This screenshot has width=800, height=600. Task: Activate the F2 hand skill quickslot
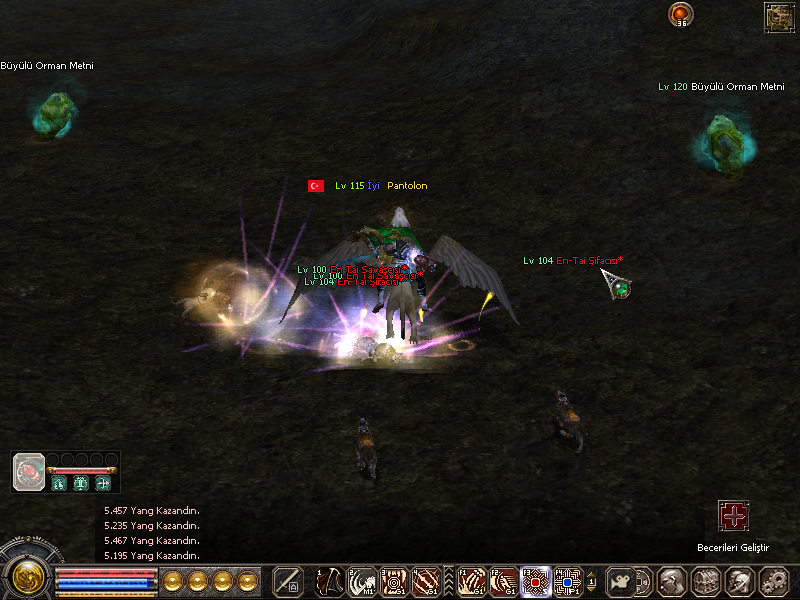coord(504,581)
